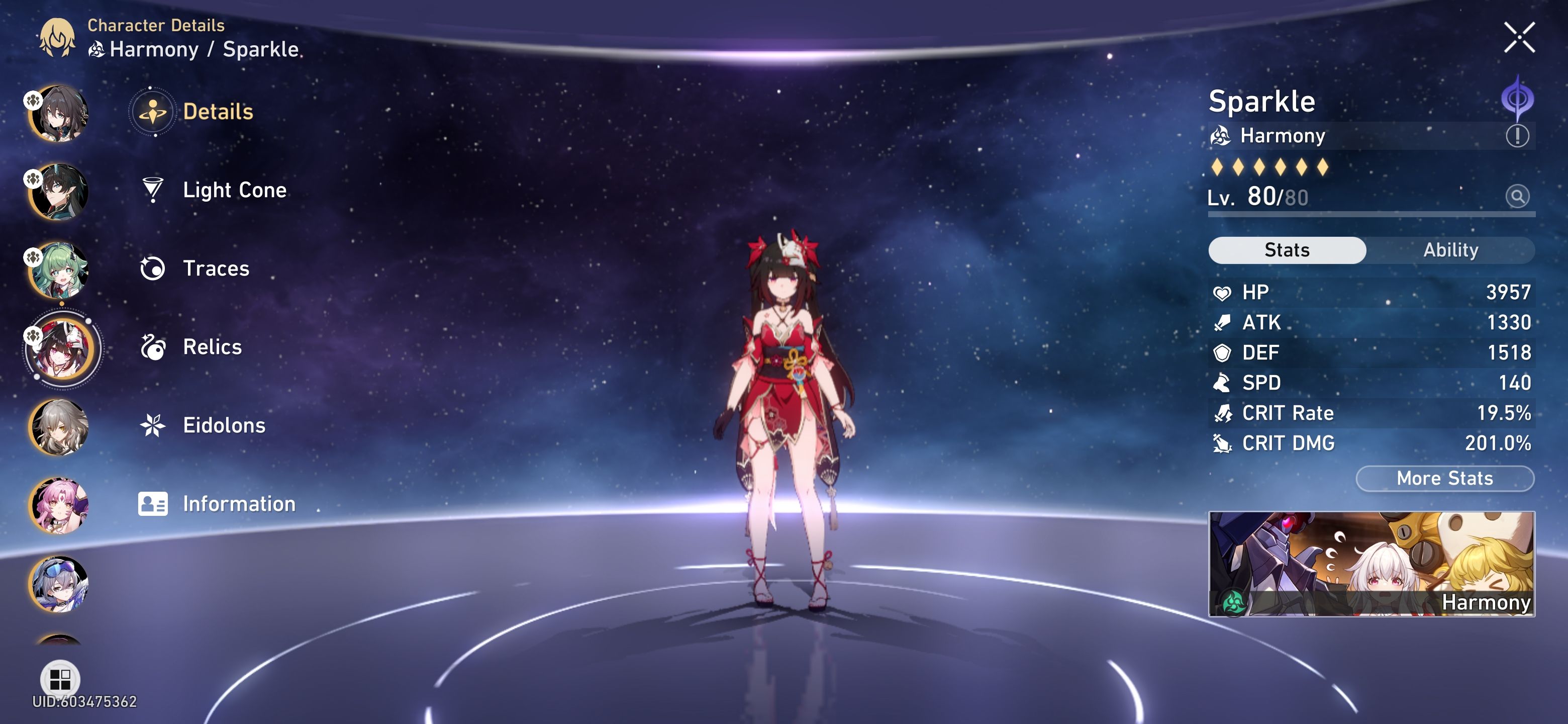This screenshot has width=1568, height=724.
Task: Click the magnifier icon beside Lv. 80
Action: 1518,197
